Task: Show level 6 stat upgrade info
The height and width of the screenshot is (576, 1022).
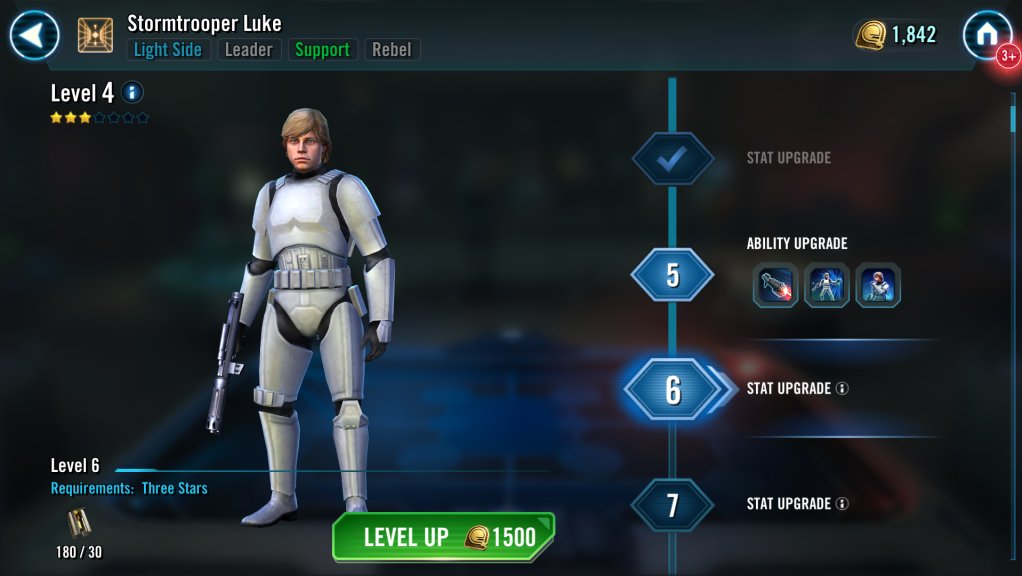Action: [842, 388]
